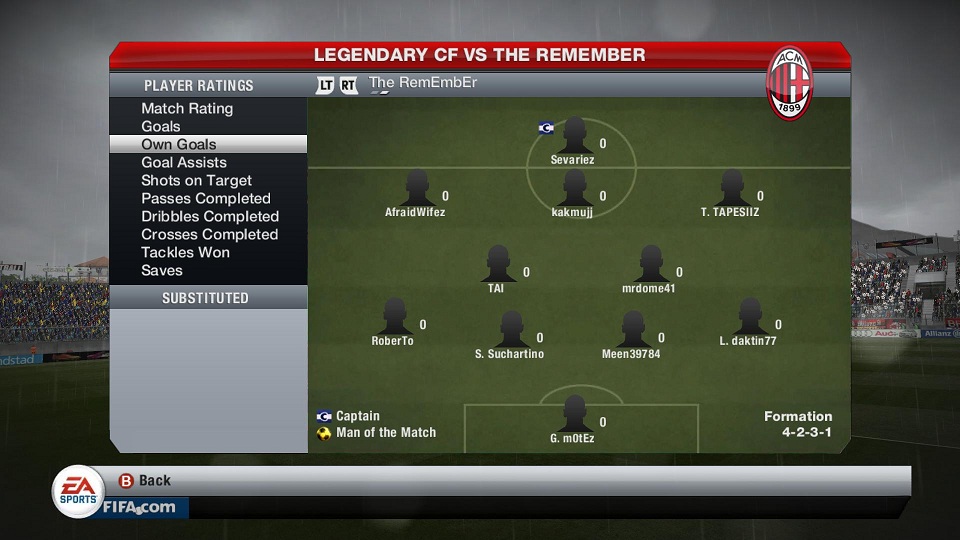Choose player kakmujj in the formation
960x540 pixels.
(x=574, y=188)
